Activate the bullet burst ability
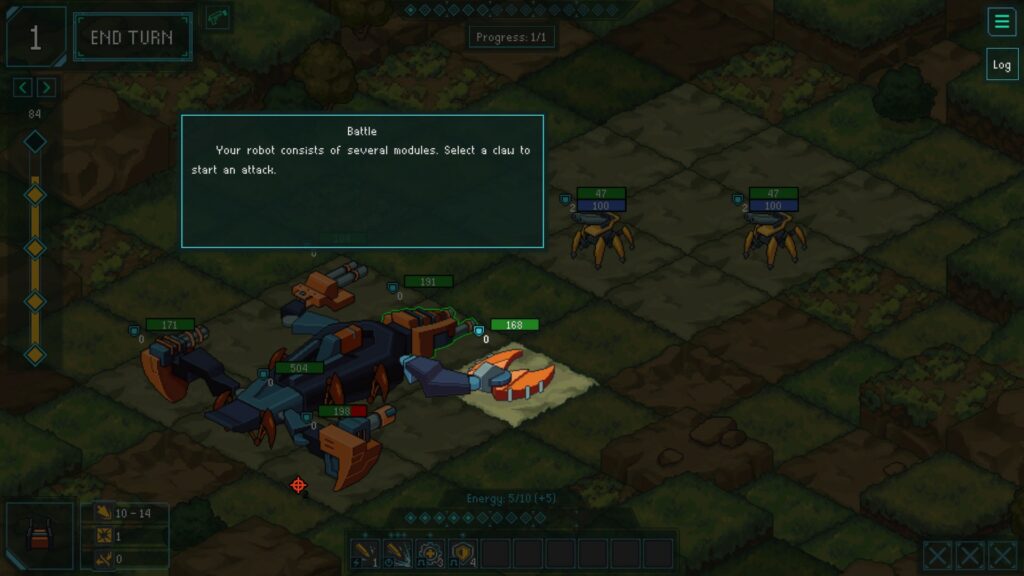This screenshot has height=576, width=1024. click(x=398, y=554)
